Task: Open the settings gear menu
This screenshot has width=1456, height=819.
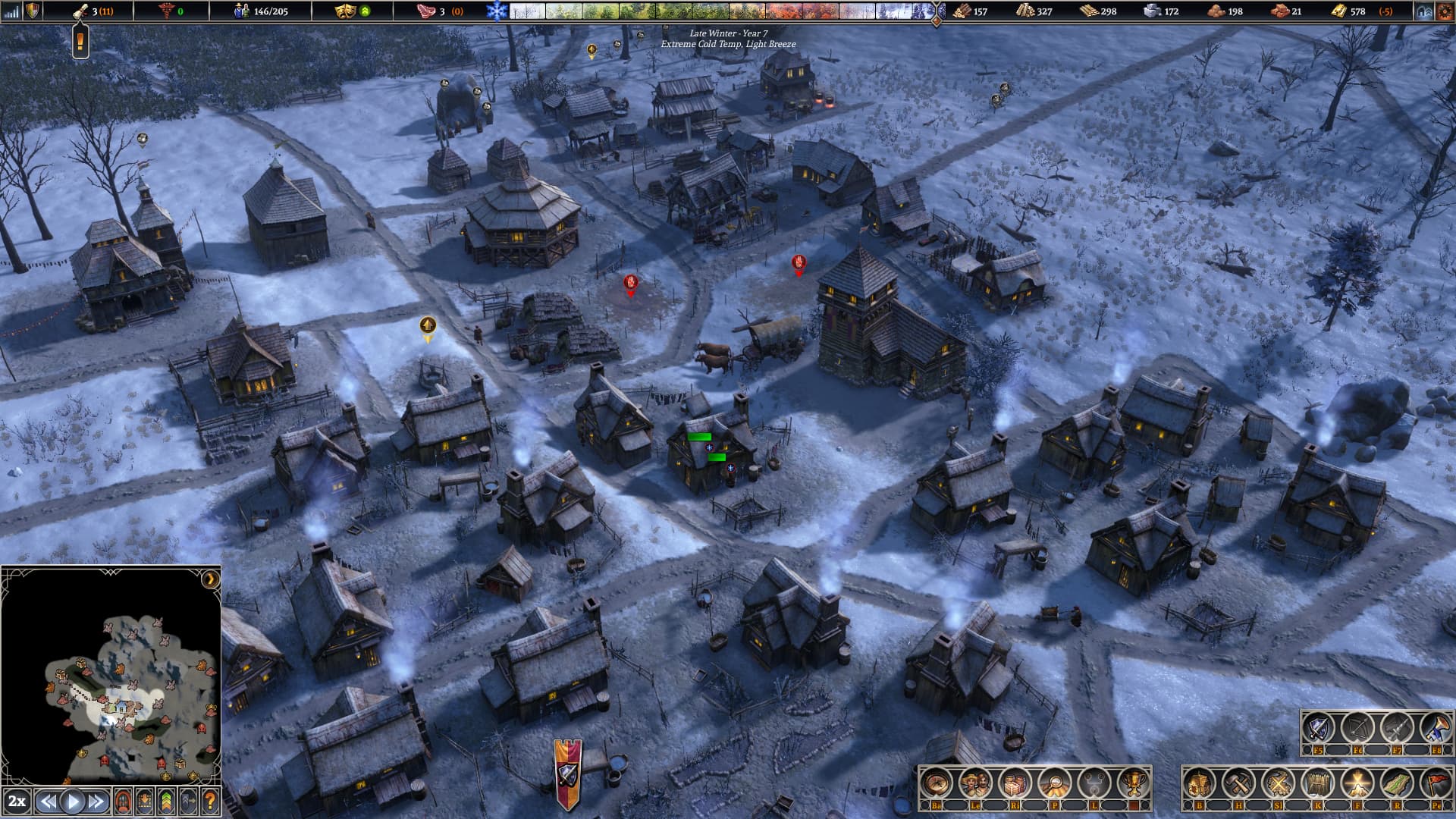Action: 1443,11
